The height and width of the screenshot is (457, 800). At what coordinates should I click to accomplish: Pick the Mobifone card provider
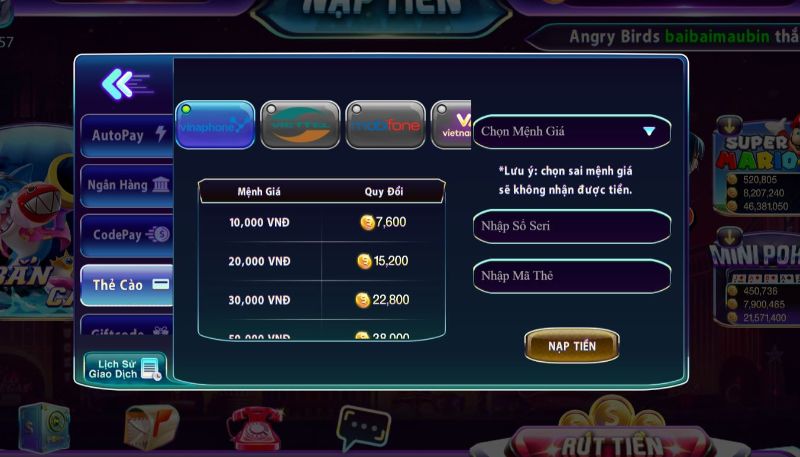385,125
